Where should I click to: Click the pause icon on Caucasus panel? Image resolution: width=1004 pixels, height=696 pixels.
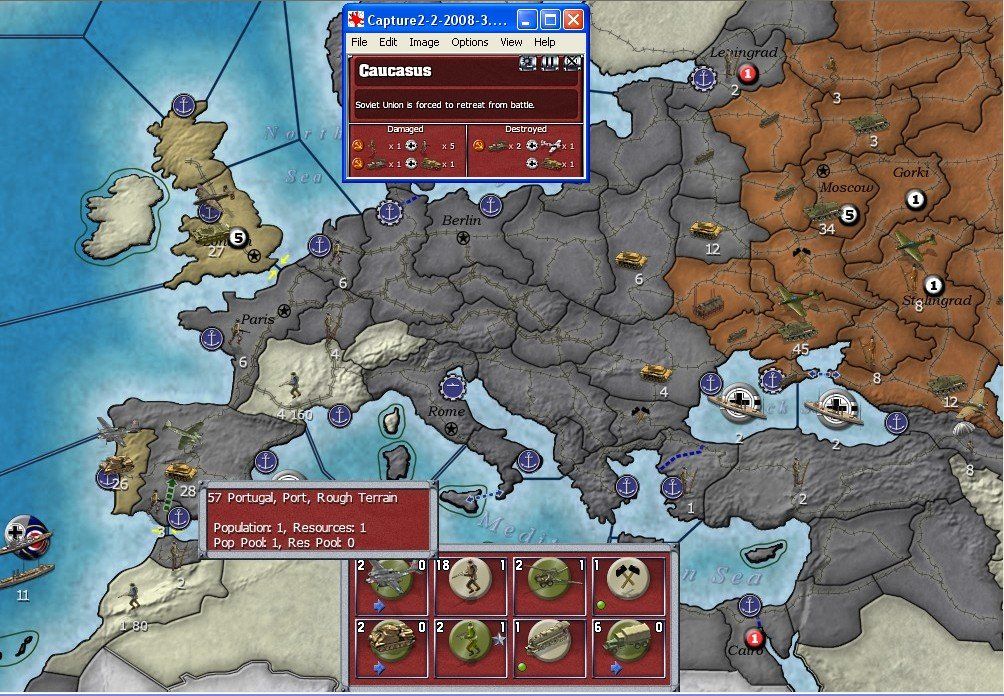coord(550,64)
